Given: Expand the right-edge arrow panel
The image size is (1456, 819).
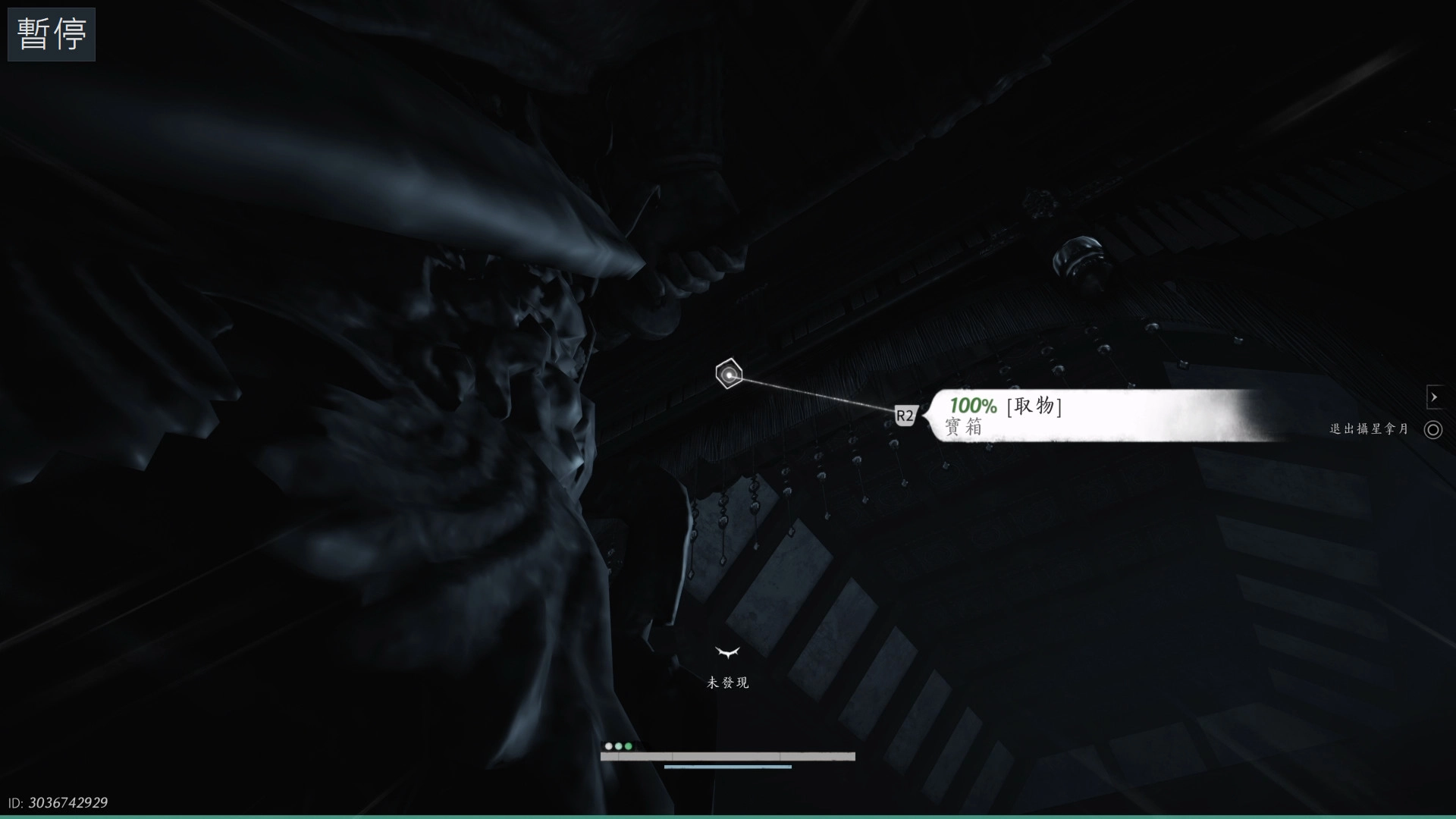Looking at the screenshot, I should pyautogui.click(x=1433, y=397).
